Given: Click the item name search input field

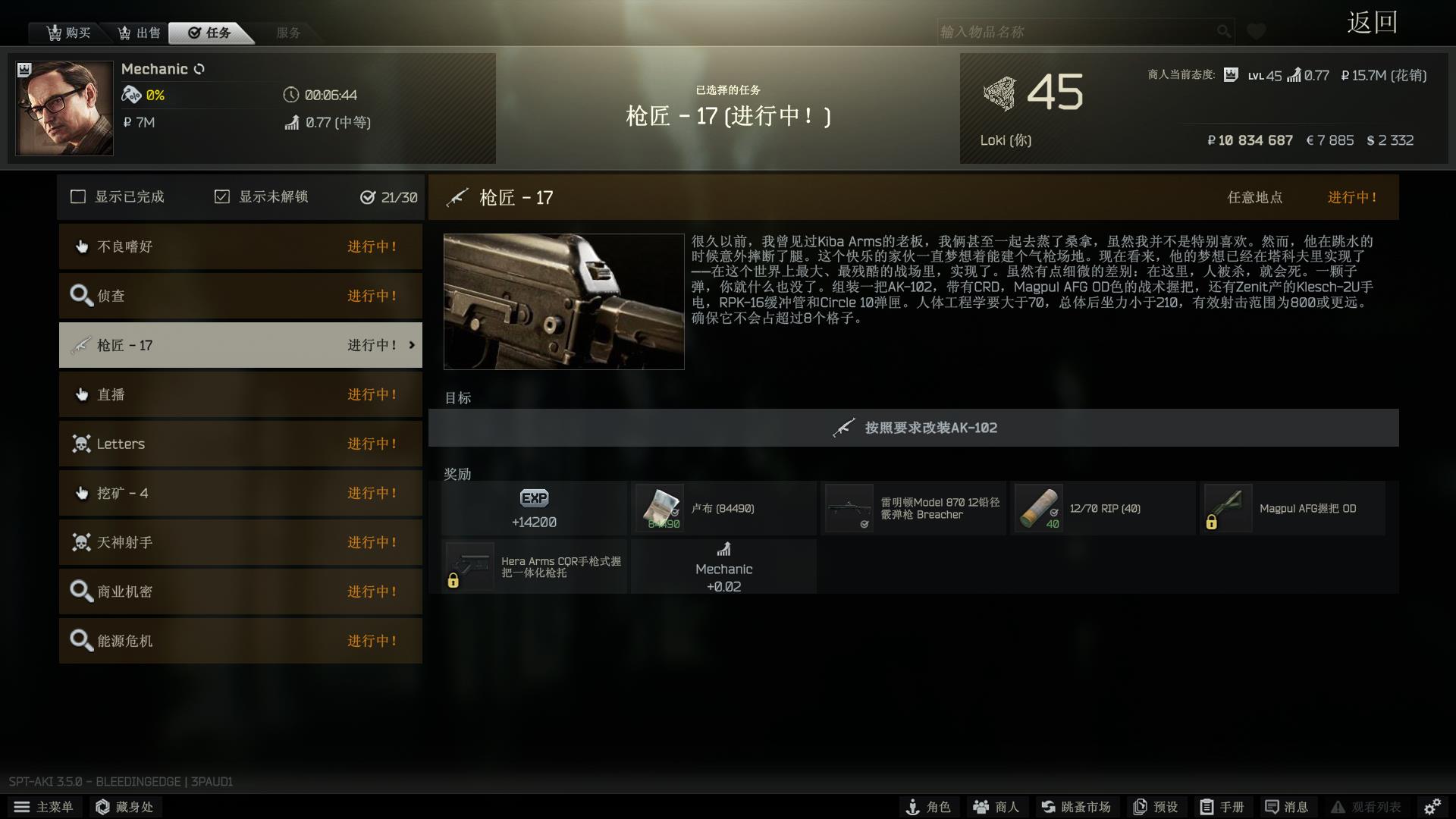Looking at the screenshot, I should pos(1062,32).
